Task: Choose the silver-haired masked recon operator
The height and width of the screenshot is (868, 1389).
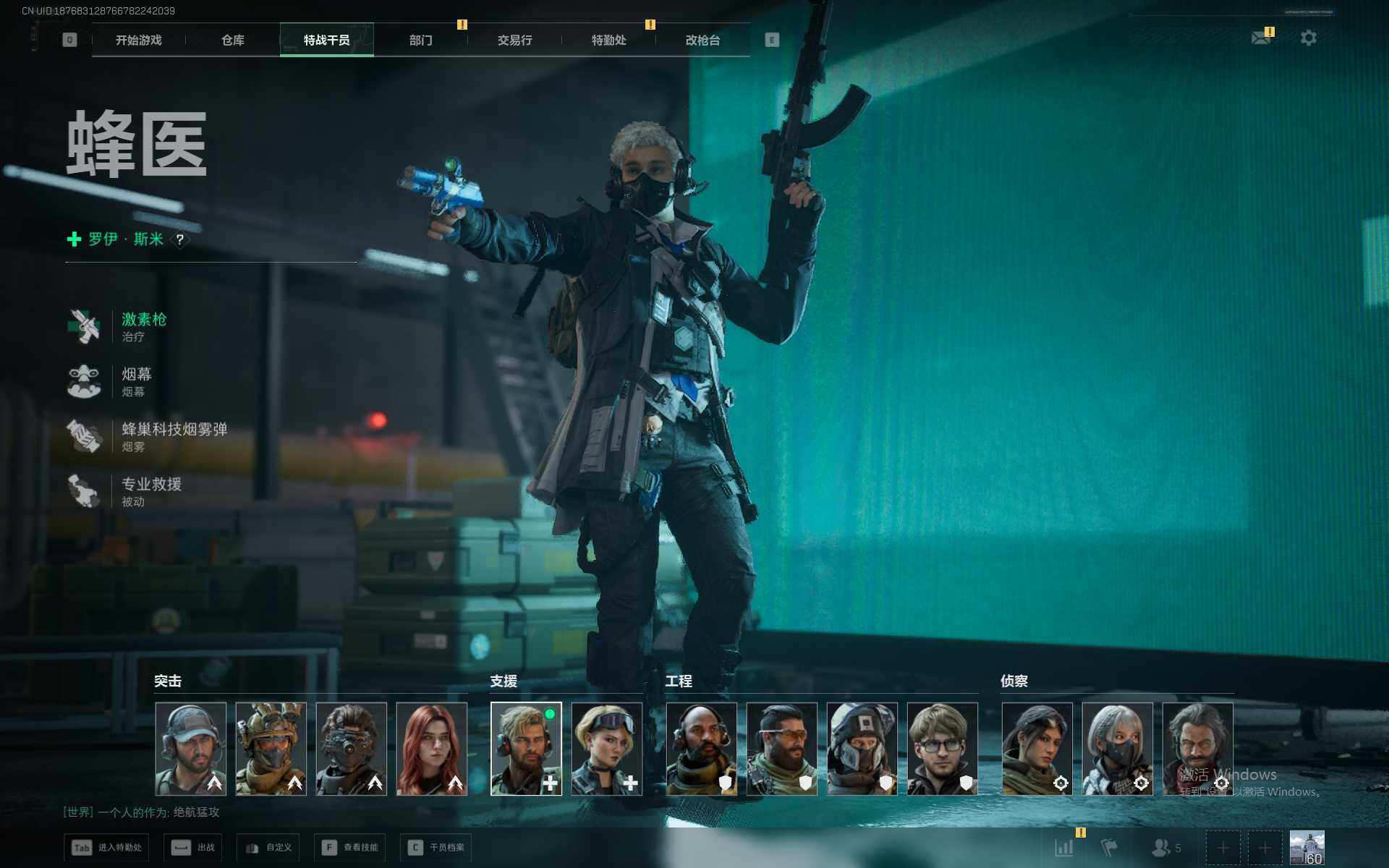Action: 1117,749
